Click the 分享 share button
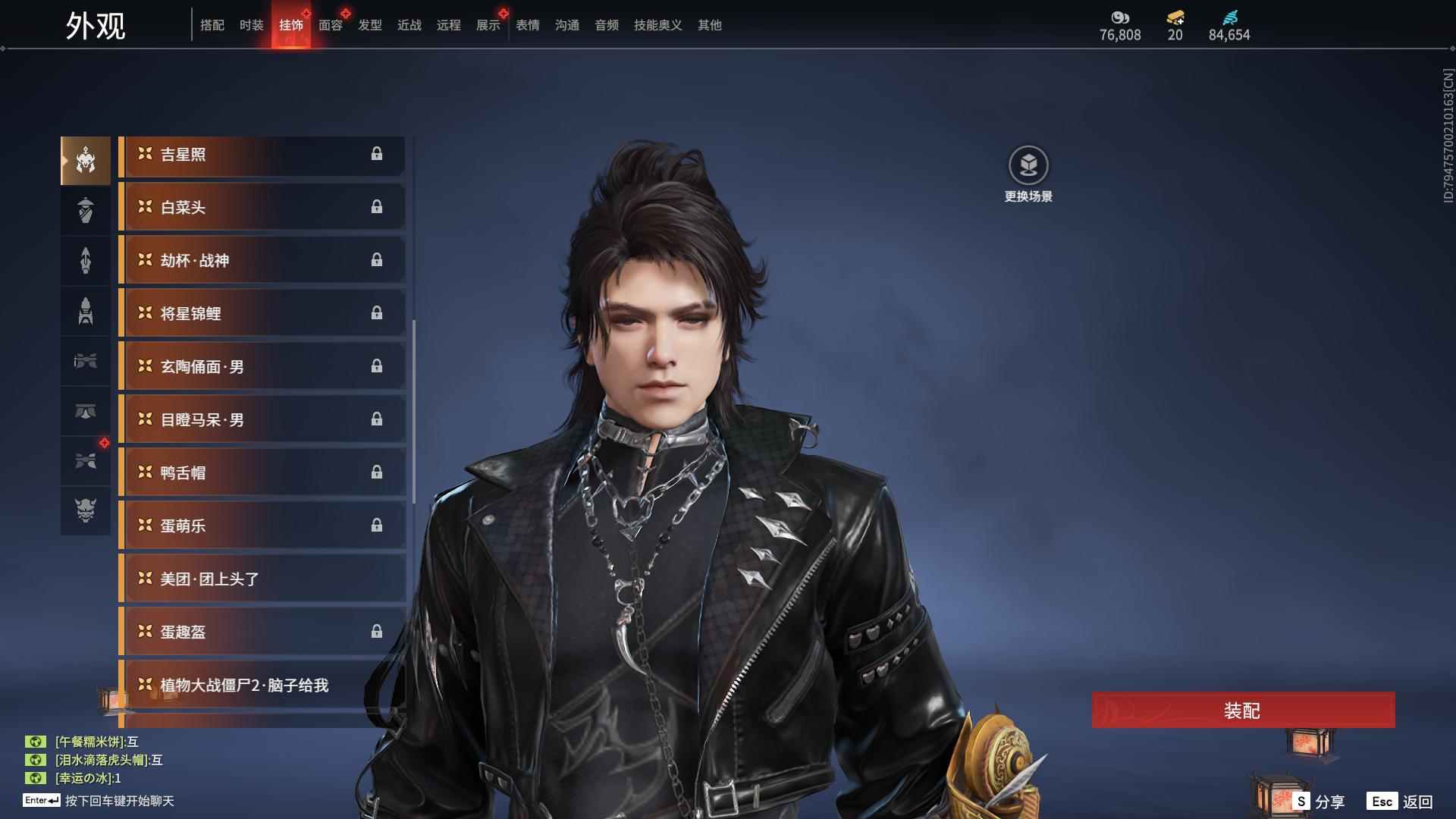The height and width of the screenshot is (819, 1456). pyautogui.click(x=1319, y=802)
